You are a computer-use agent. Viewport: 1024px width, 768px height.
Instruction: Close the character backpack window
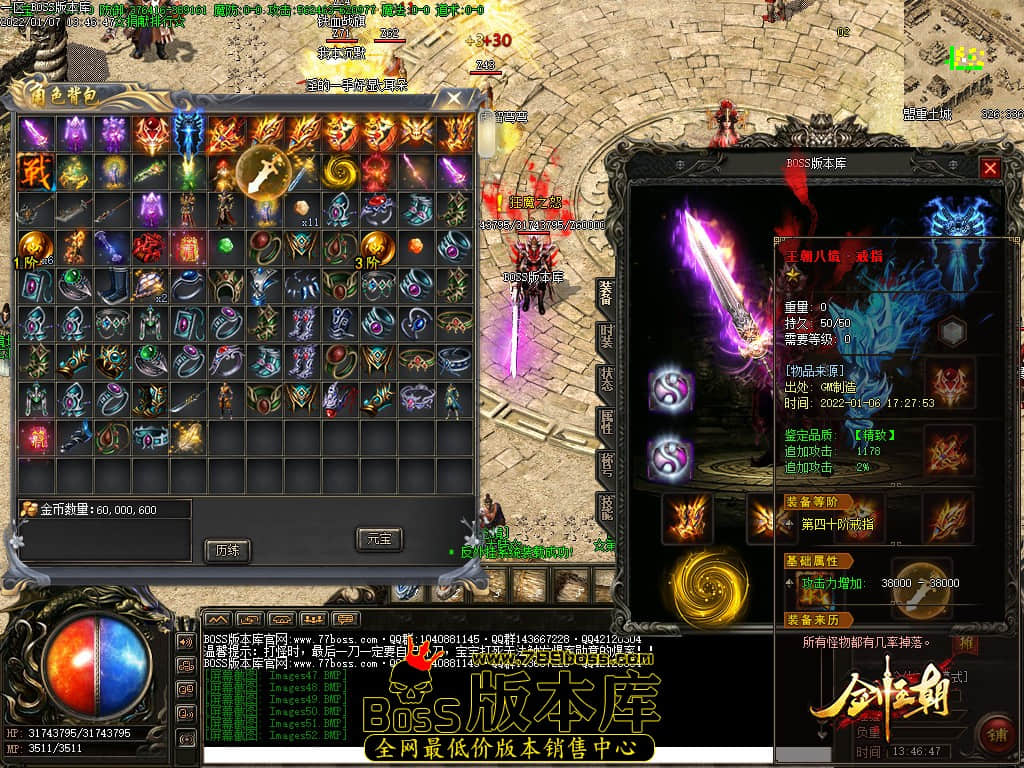pyautogui.click(x=453, y=98)
